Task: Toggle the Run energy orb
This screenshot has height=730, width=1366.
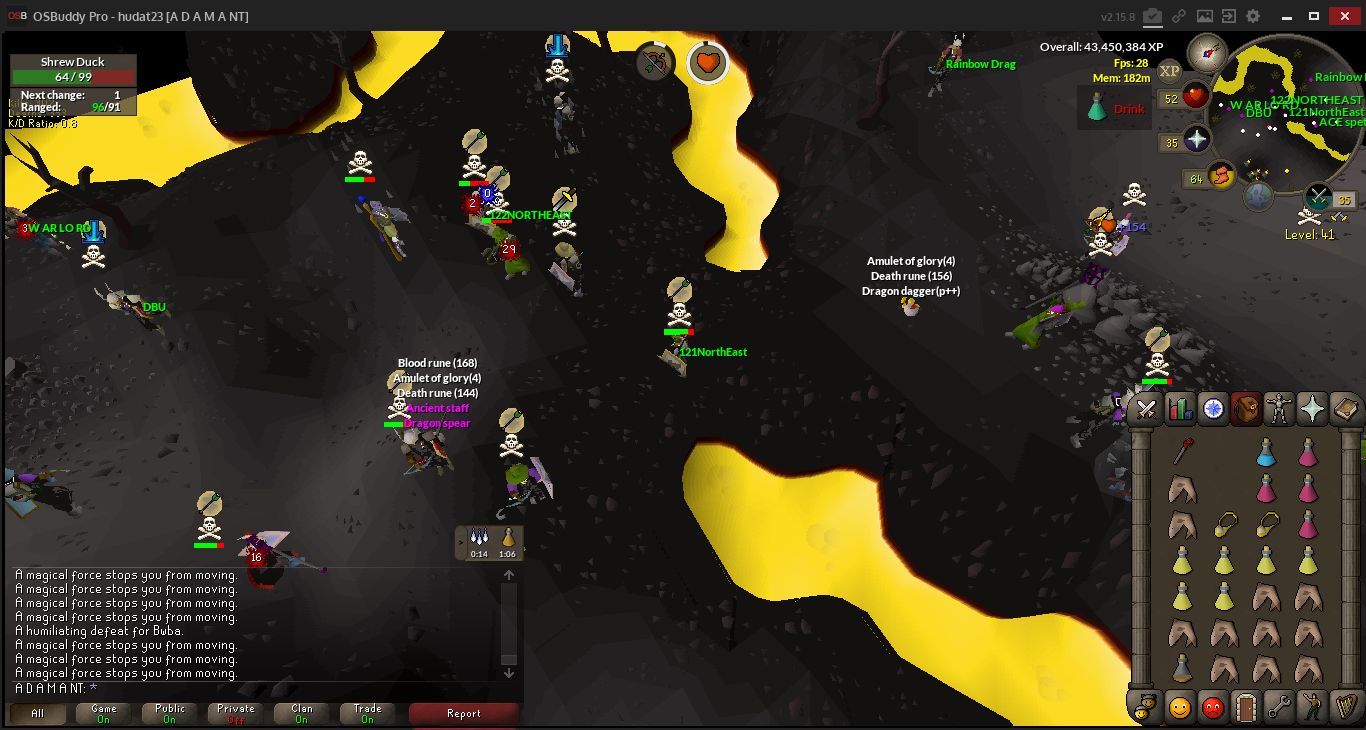Action: 1221,176
